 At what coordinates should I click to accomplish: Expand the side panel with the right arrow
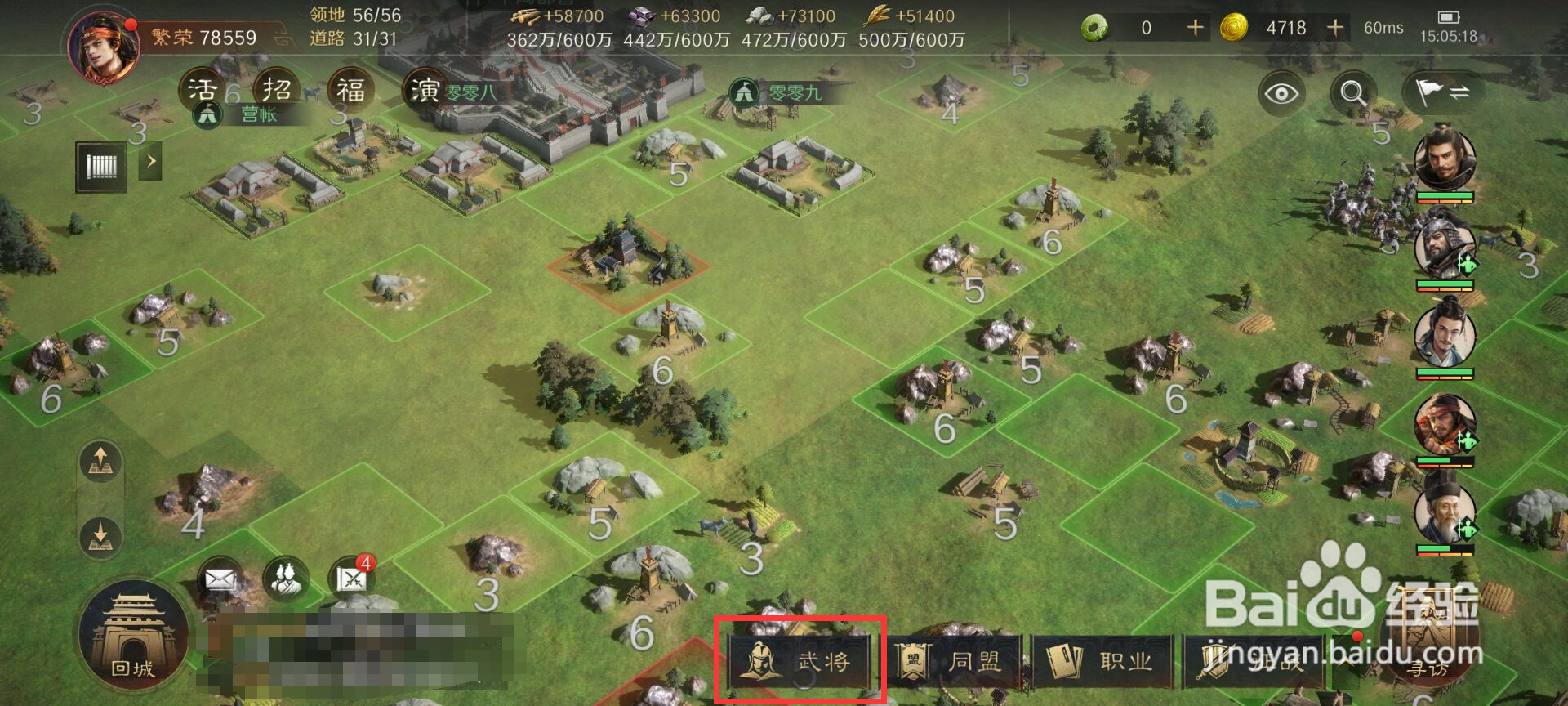150,162
